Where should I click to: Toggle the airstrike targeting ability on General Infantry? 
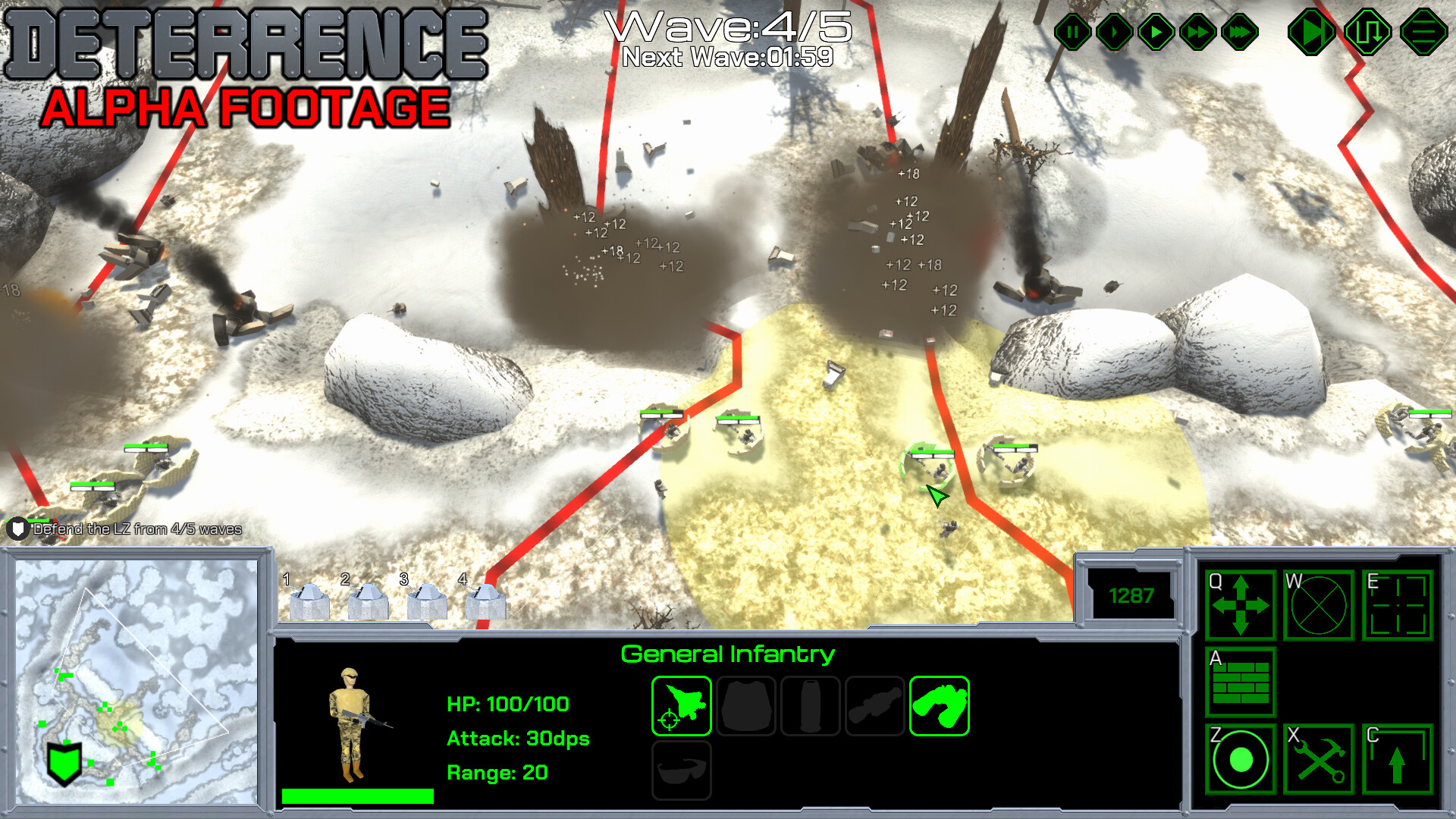point(680,706)
